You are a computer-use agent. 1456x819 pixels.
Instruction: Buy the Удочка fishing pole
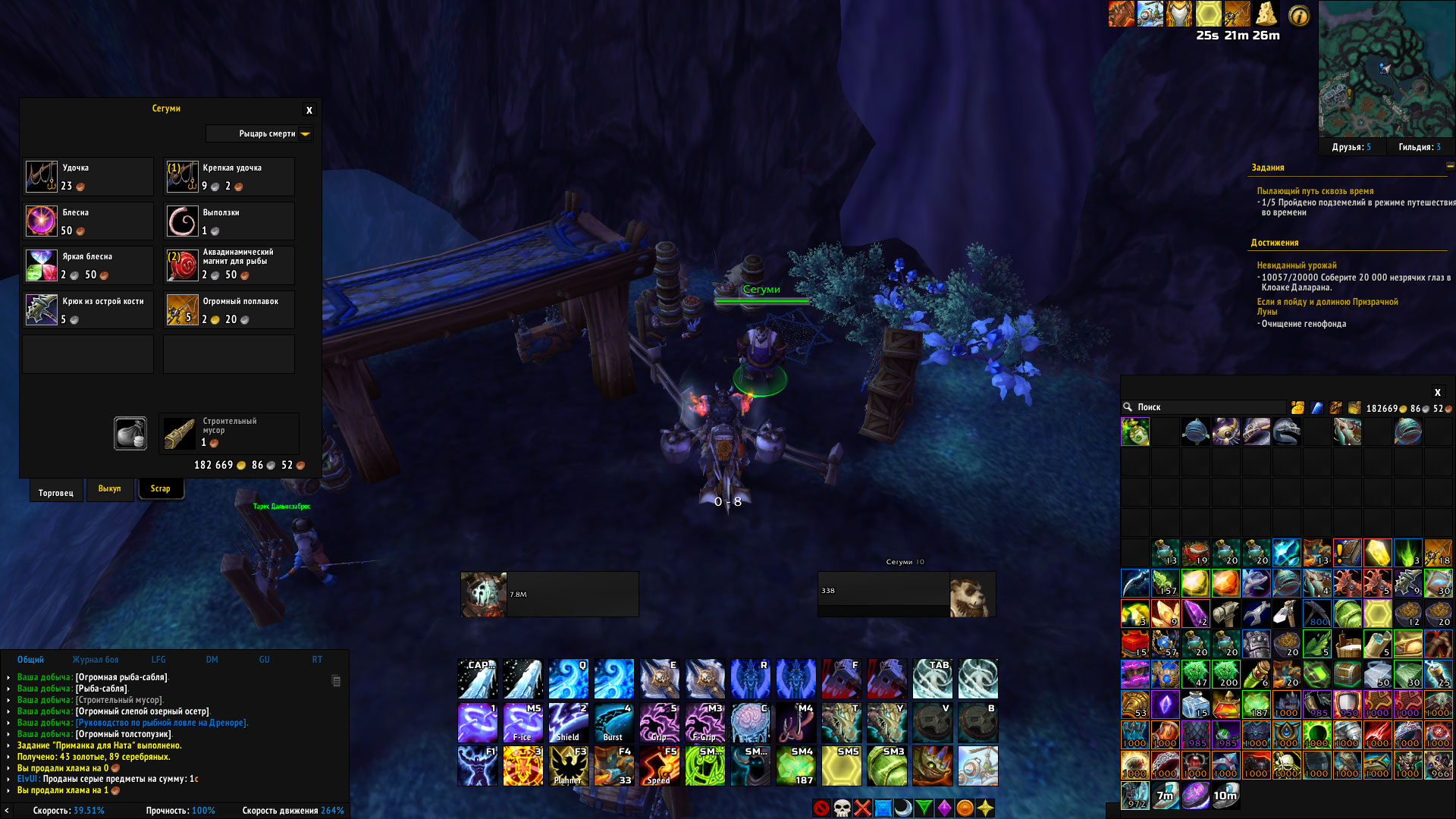(x=42, y=177)
